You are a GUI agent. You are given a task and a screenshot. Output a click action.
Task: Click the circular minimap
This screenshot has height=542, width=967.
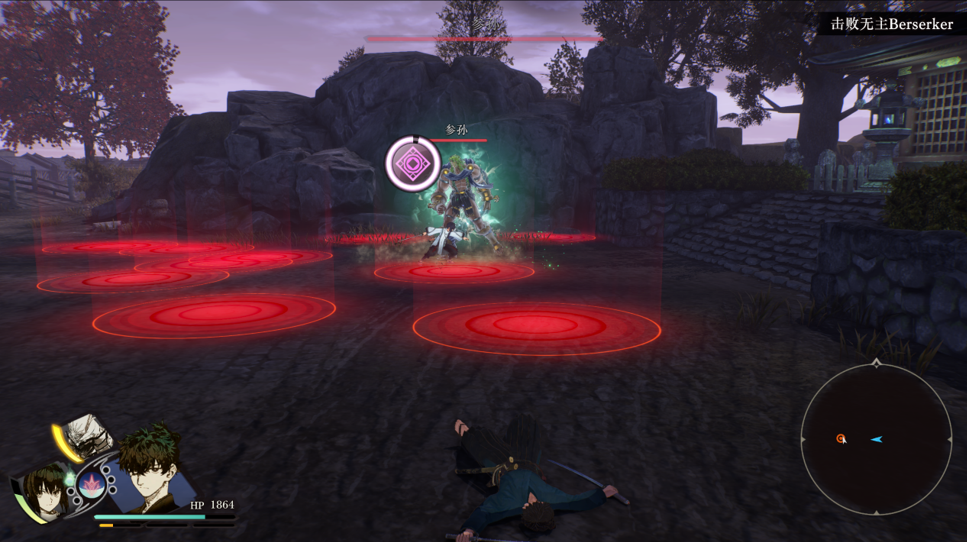tap(876, 439)
